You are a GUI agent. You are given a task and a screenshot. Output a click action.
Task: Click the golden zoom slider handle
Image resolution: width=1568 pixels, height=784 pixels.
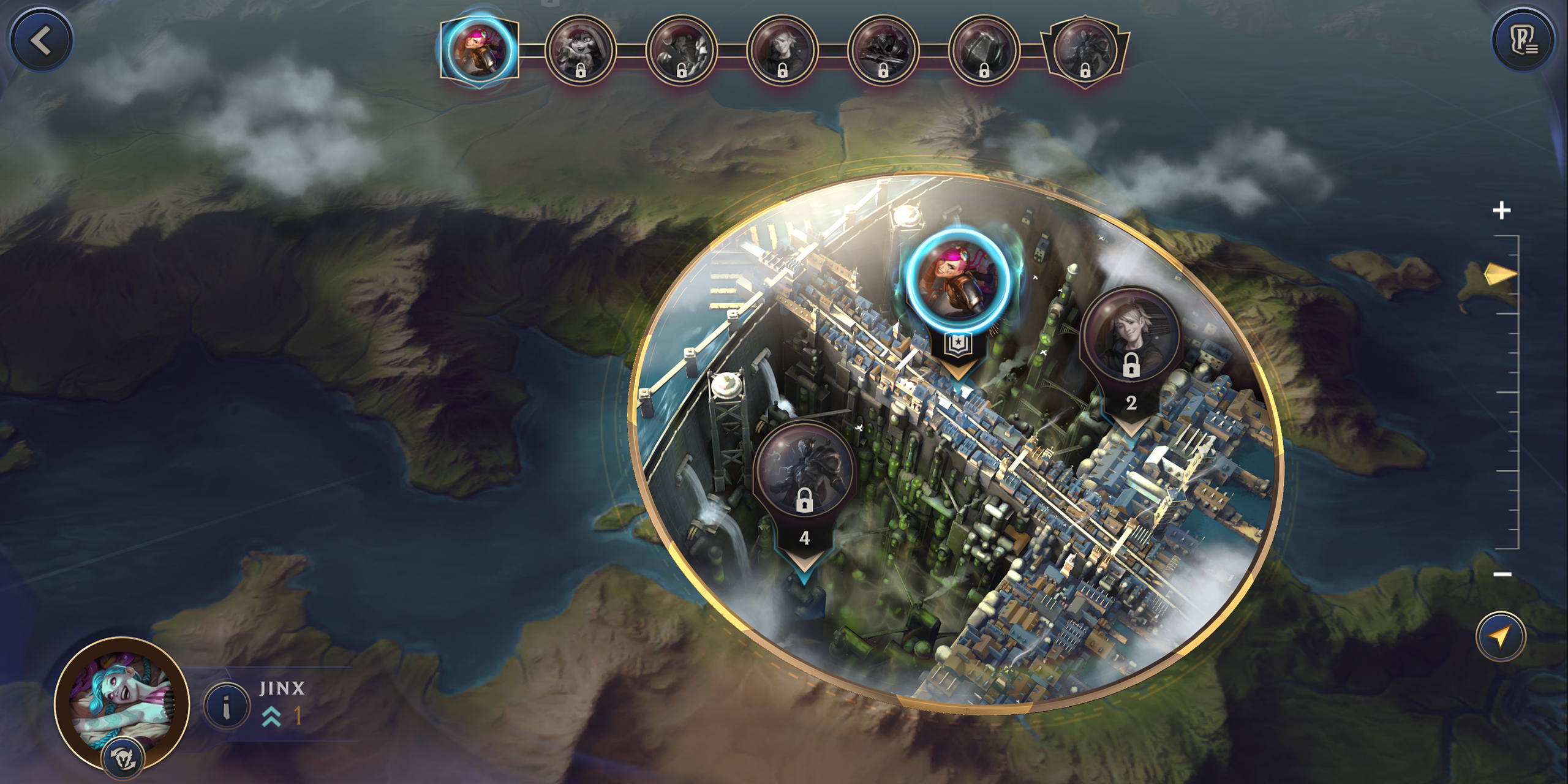coord(1501,274)
